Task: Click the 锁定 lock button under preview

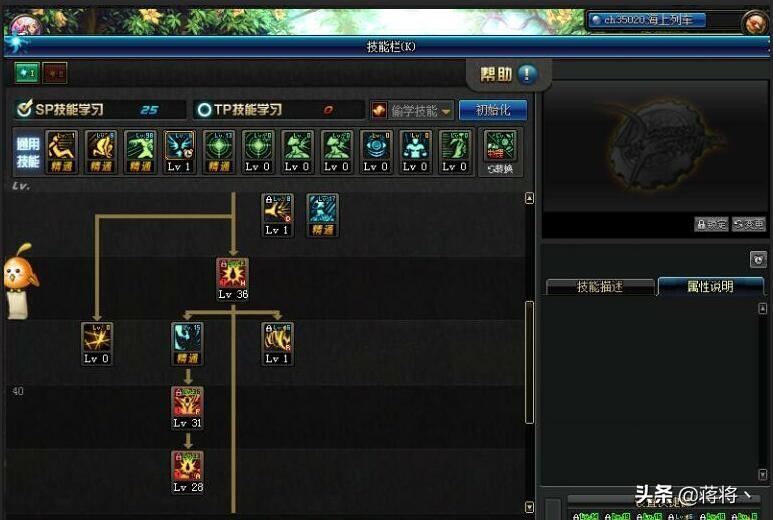Action: point(711,225)
